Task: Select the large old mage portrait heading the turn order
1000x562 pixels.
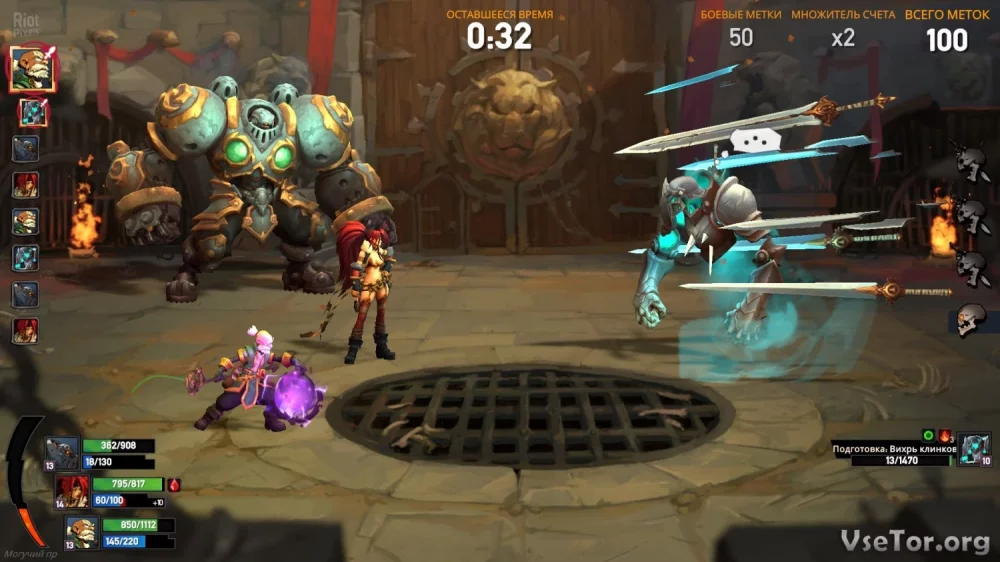Action: click(x=32, y=69)
